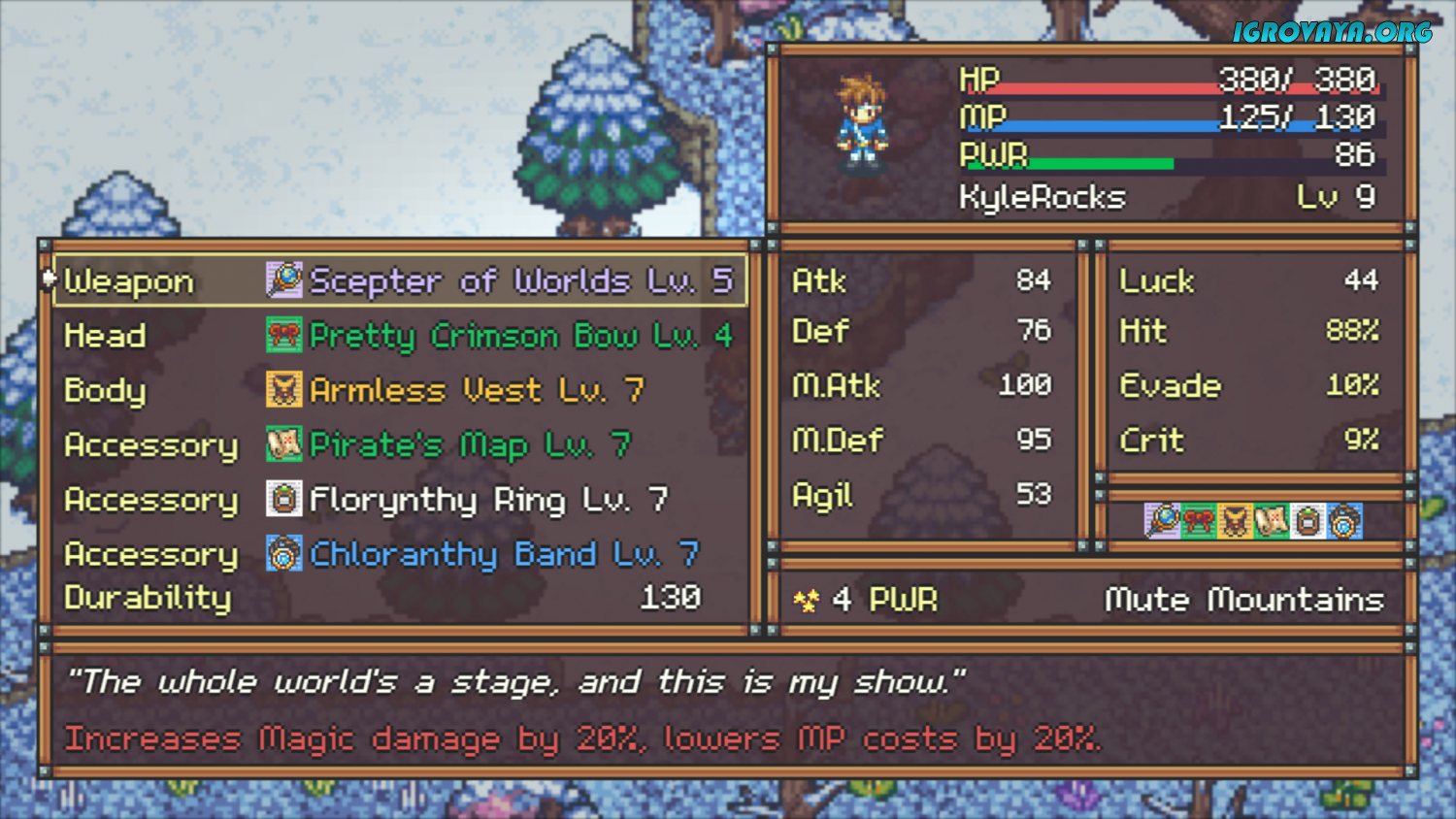Choose the Pretty Crimson Bow head slot

pos(398,336)
